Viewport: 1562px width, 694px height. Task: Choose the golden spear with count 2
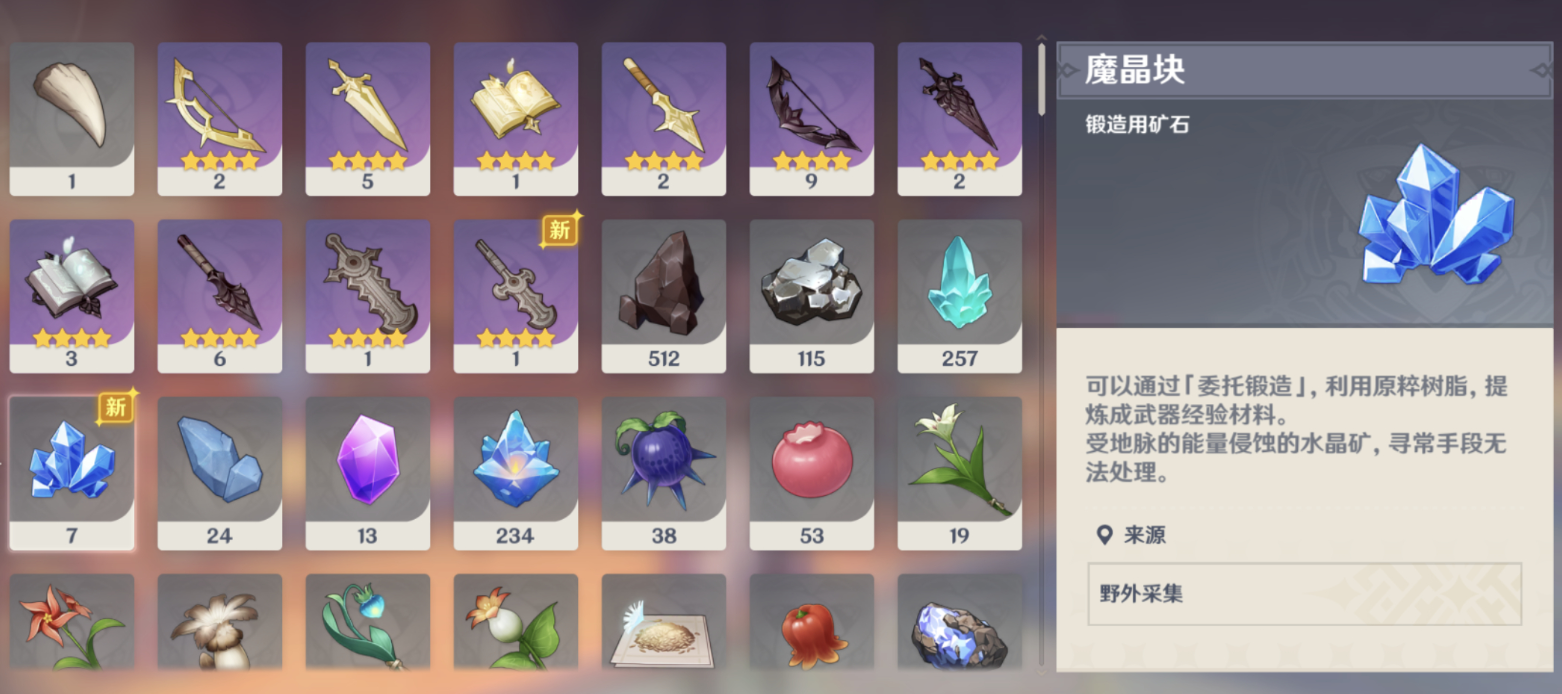[x=663, y=117]
